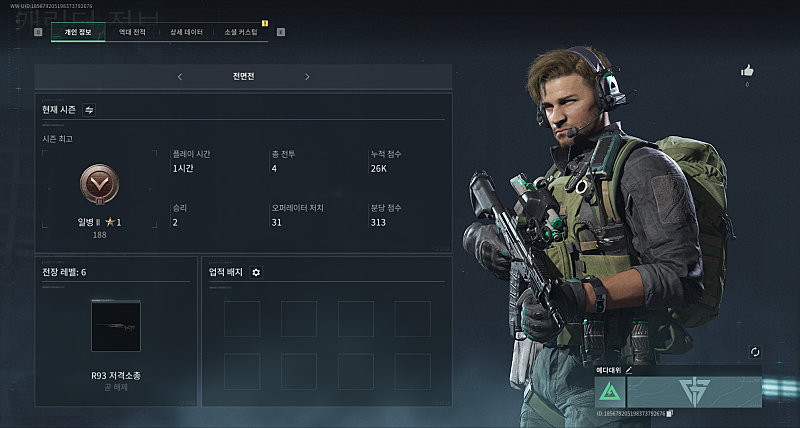Edit the player name with the pencil icon
Screen dimensions: 800x428
click(x=629, y=370)
